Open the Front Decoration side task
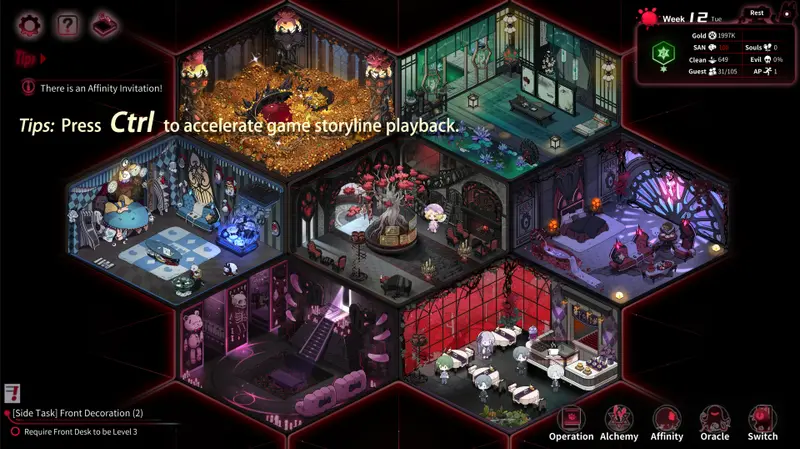 point(78,414)
